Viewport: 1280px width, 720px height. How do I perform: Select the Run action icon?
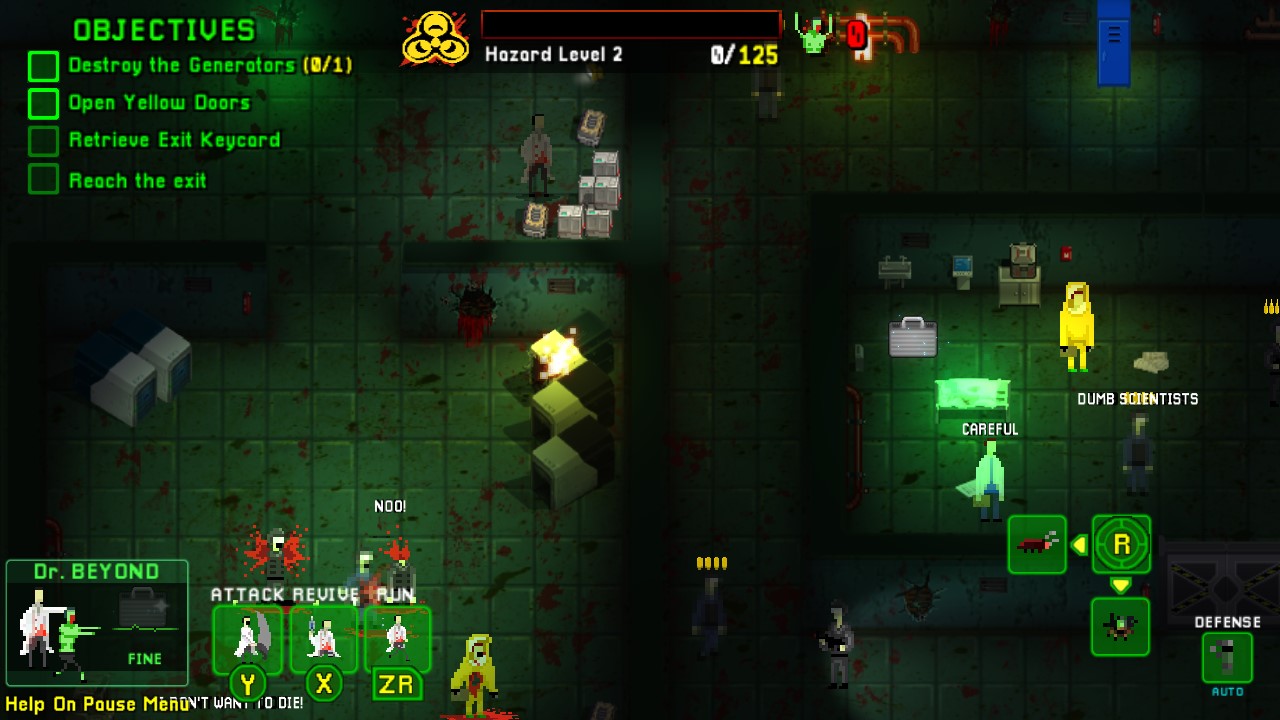click(397, 638)
